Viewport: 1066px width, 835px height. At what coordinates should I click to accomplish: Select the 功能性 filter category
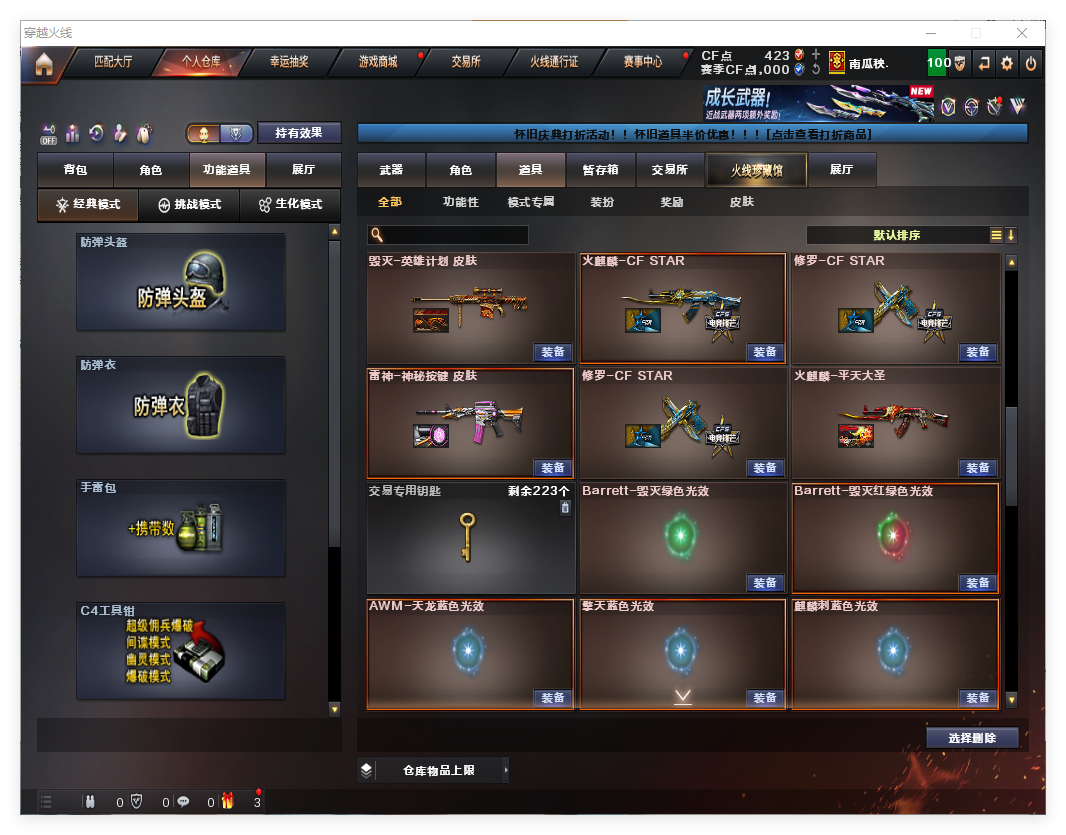pyautogui.click(x=461, y=202)
